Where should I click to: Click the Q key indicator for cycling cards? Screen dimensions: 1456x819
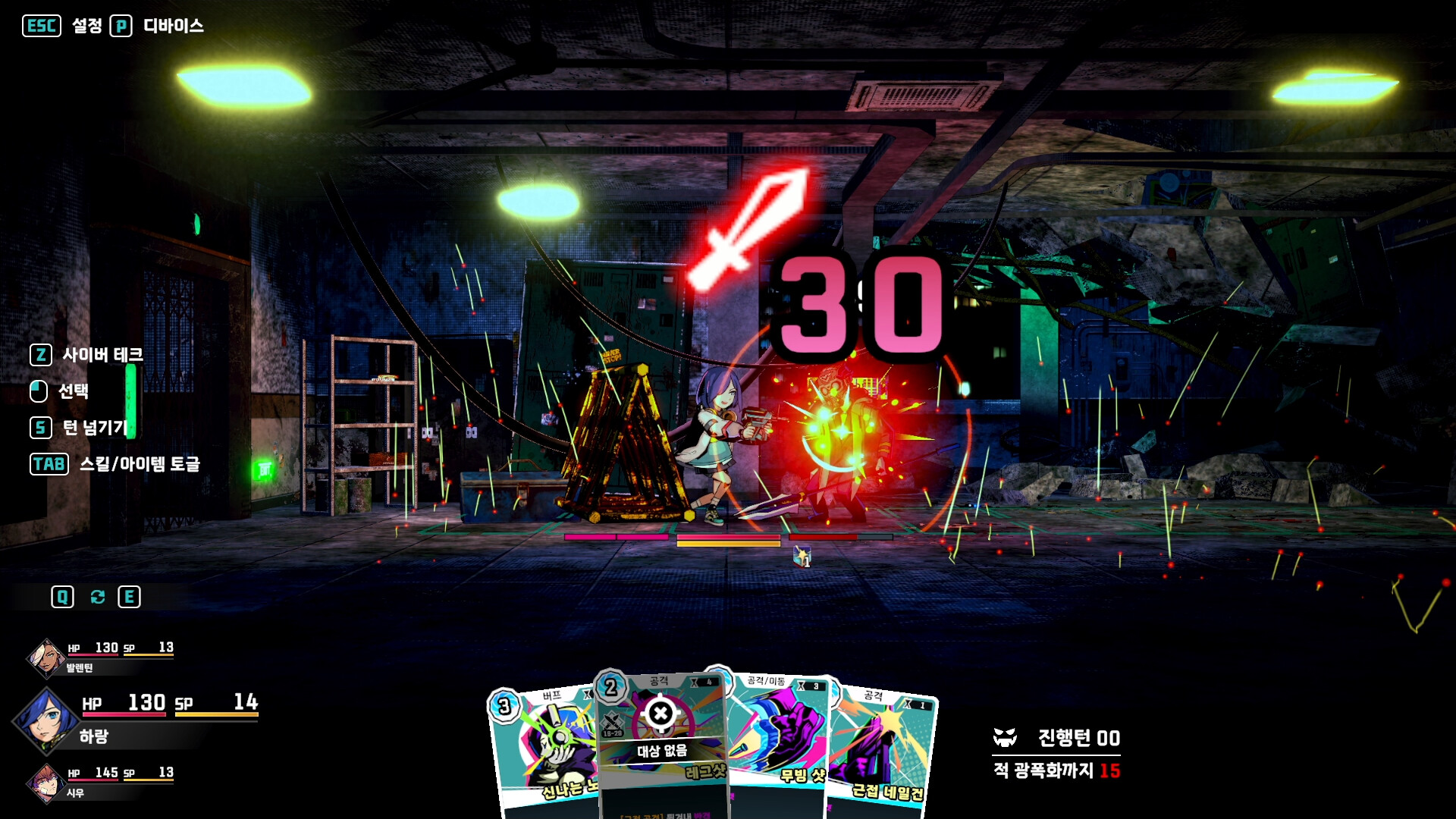64,597
